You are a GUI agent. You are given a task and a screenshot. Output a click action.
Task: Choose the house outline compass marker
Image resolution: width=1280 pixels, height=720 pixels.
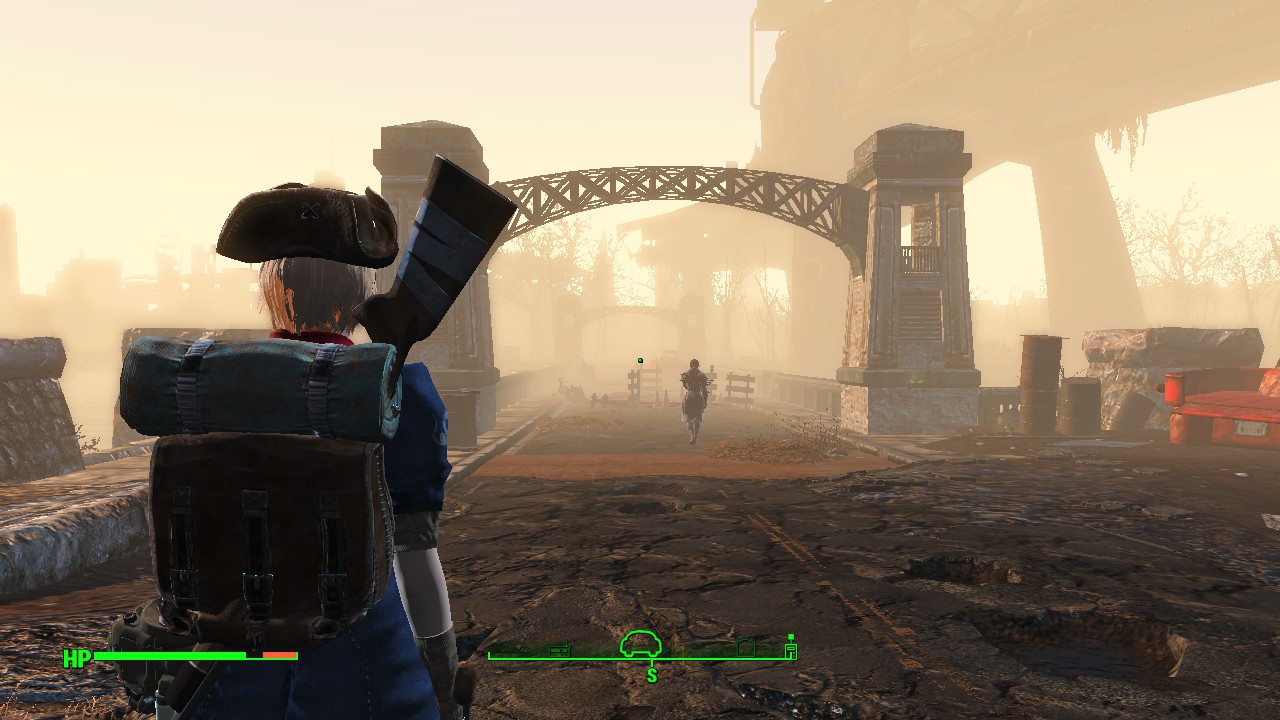tap(745, 649)
